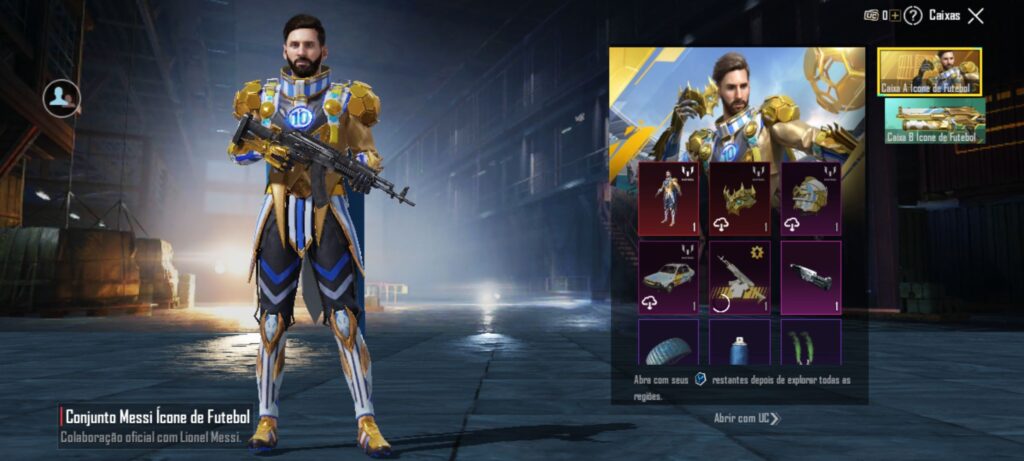The image size is (1024, 461).
Task: Inspect the rifle skin with gear badge
Action: [x=740, y=276]
